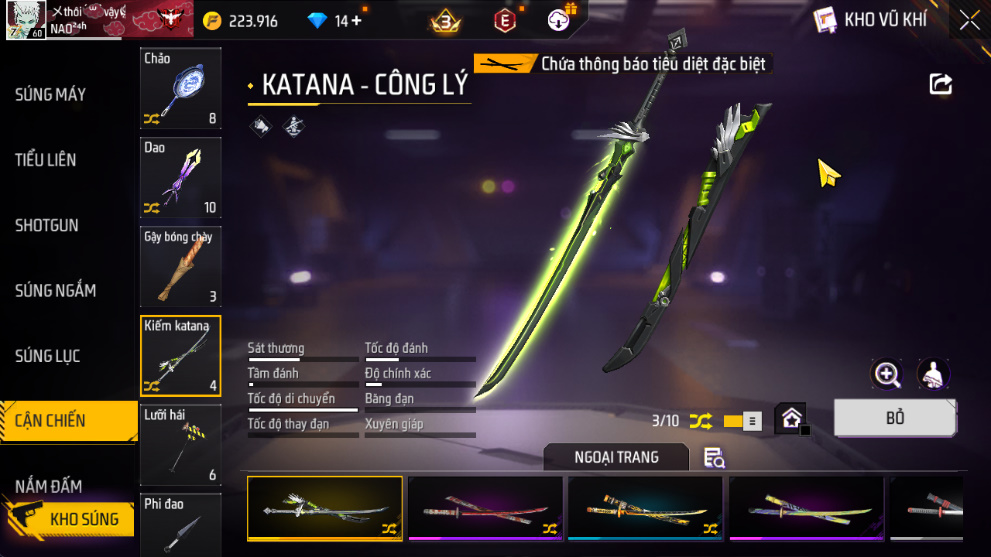Screen dimensions: 991x557
Task: Select the red katana skin thumbnail
Action: coord(485,508)
